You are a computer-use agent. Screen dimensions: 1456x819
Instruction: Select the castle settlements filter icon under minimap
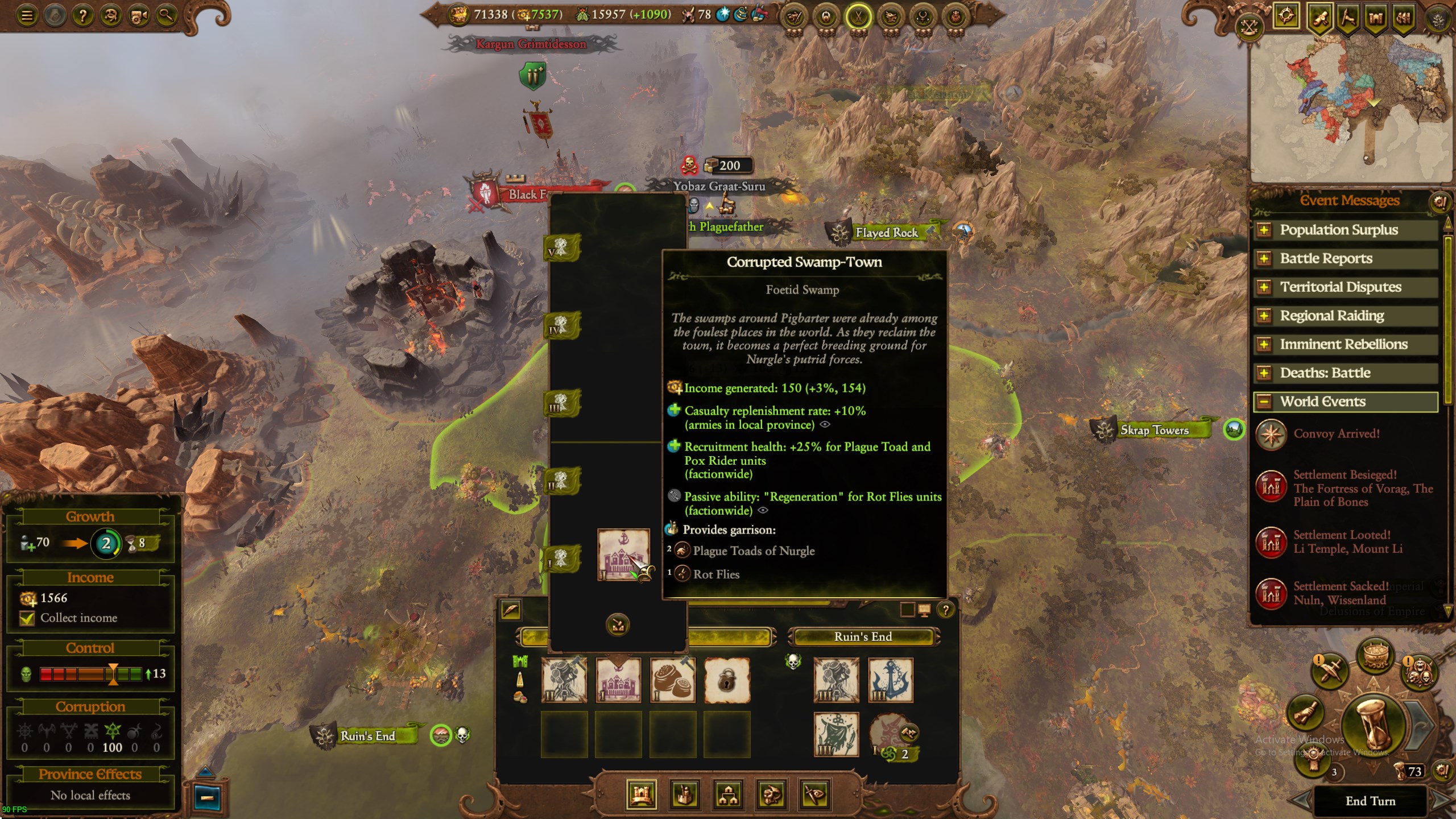tap(1376, 17)
